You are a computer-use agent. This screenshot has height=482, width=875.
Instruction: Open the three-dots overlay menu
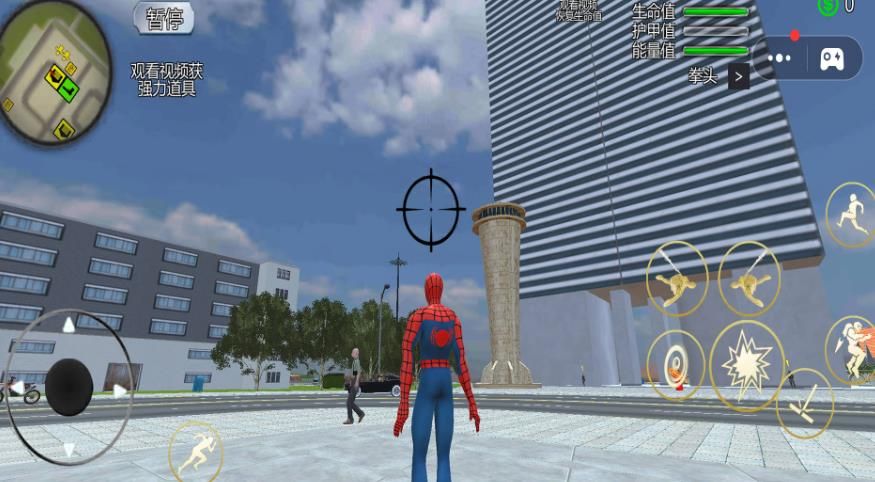tap(779, 58)
